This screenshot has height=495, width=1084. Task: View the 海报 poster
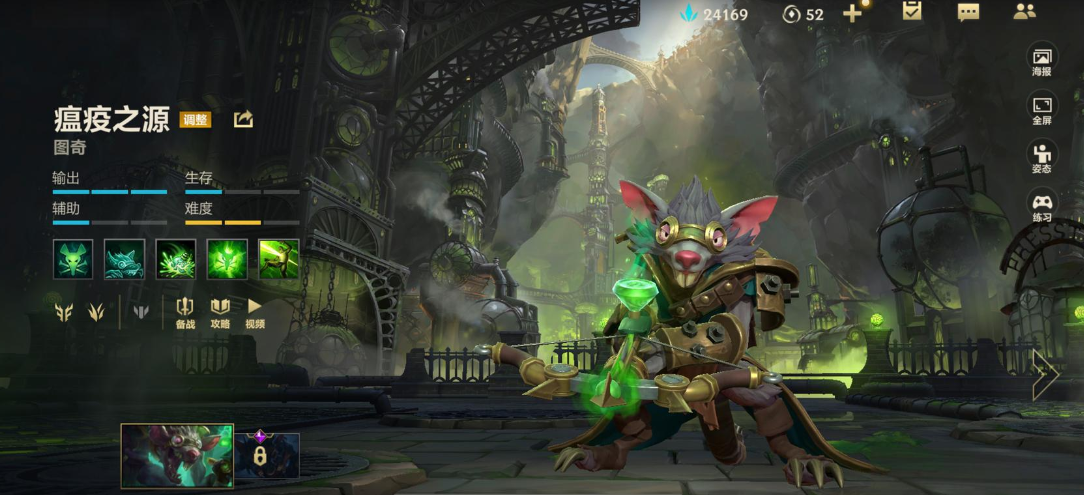pos(1042,61)
